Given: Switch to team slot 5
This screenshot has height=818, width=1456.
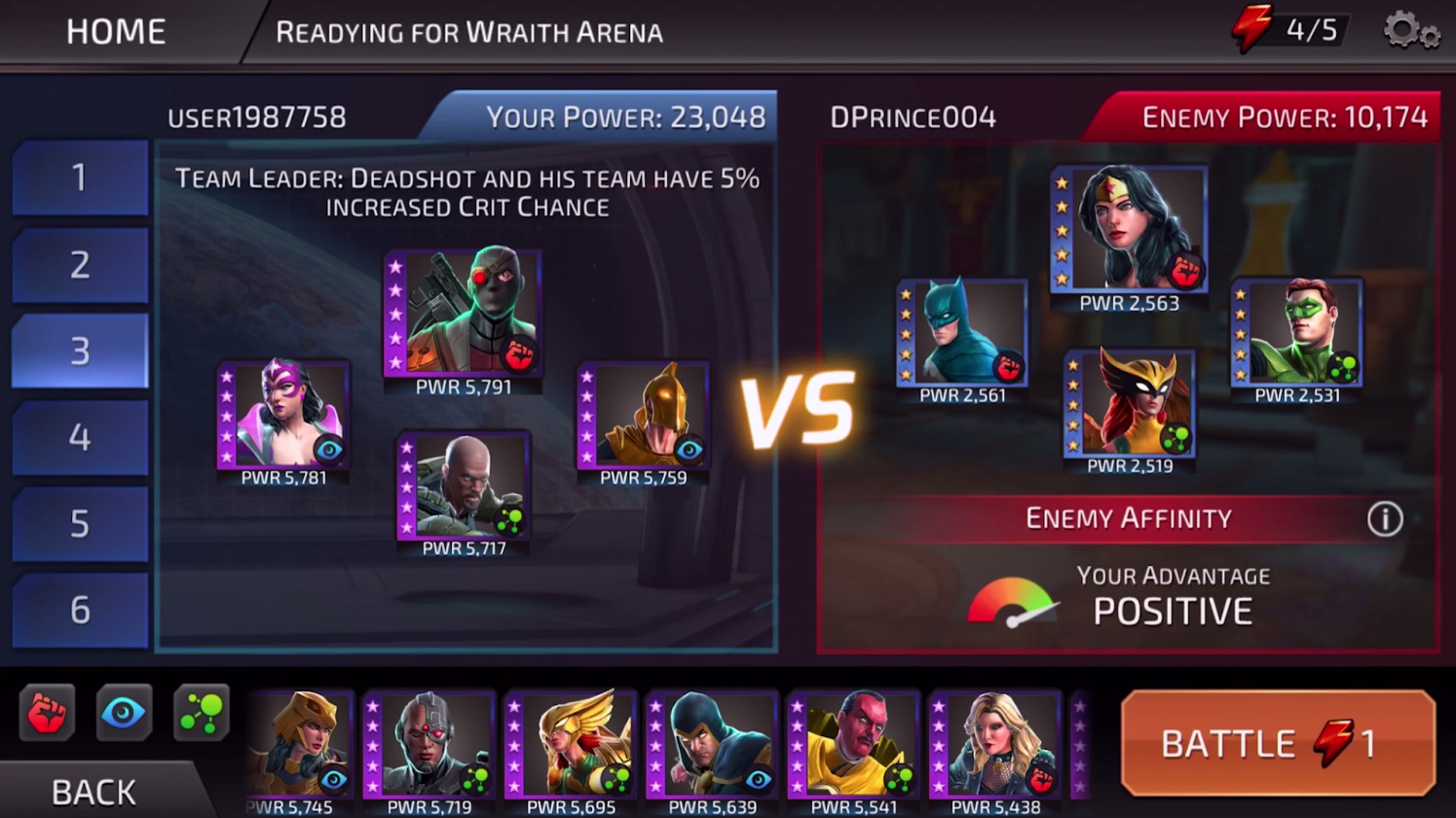Looking at the screenshot, I should 80,524.
